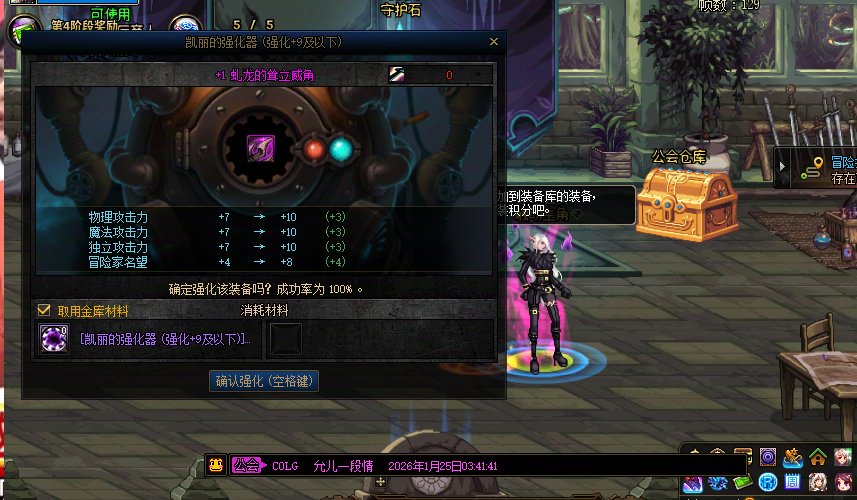Screen dimensions: 857x500
Task: Open the purple square target icon
Action: [767, 458]
